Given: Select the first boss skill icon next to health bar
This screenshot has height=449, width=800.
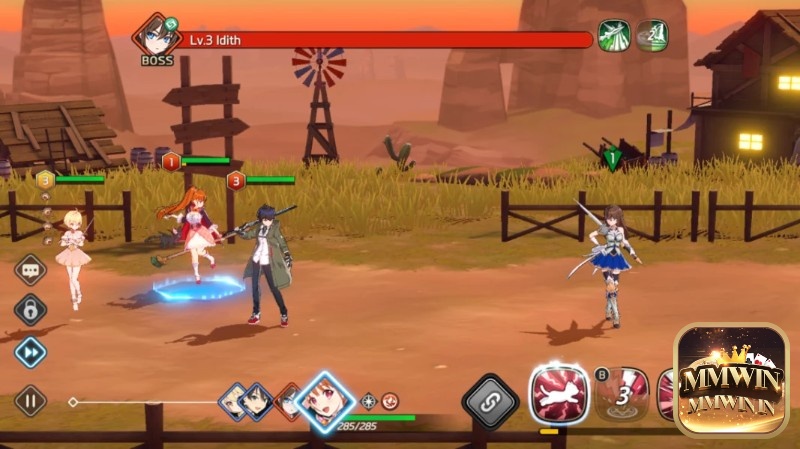Looking at the screenshot, I should point(612,36).
